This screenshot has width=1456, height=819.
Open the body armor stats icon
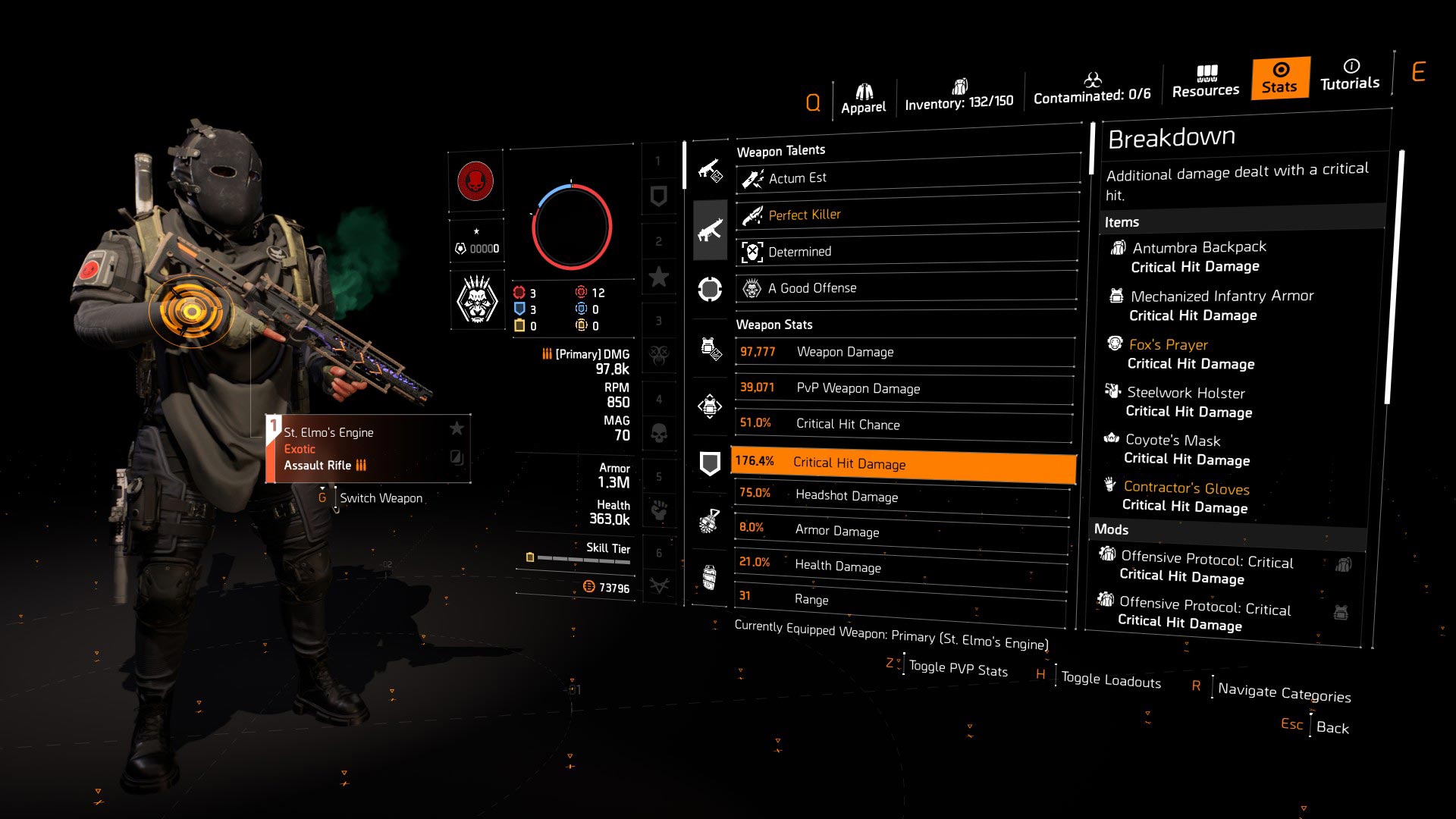pos(710,348)
